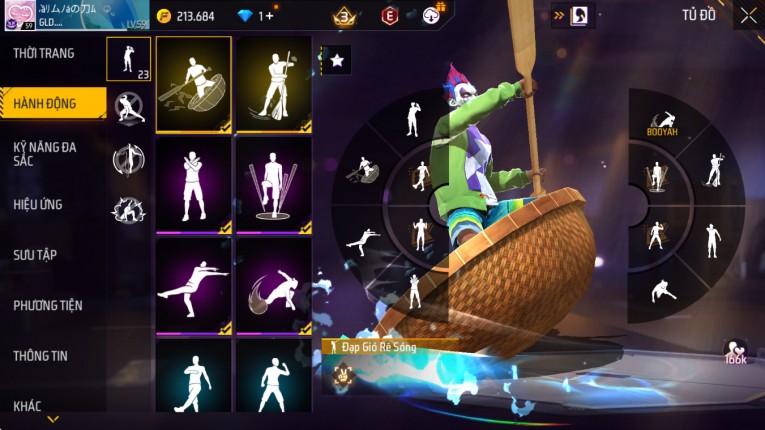
Task: Select the SƯU TẬP category
Action: [35, 255]
